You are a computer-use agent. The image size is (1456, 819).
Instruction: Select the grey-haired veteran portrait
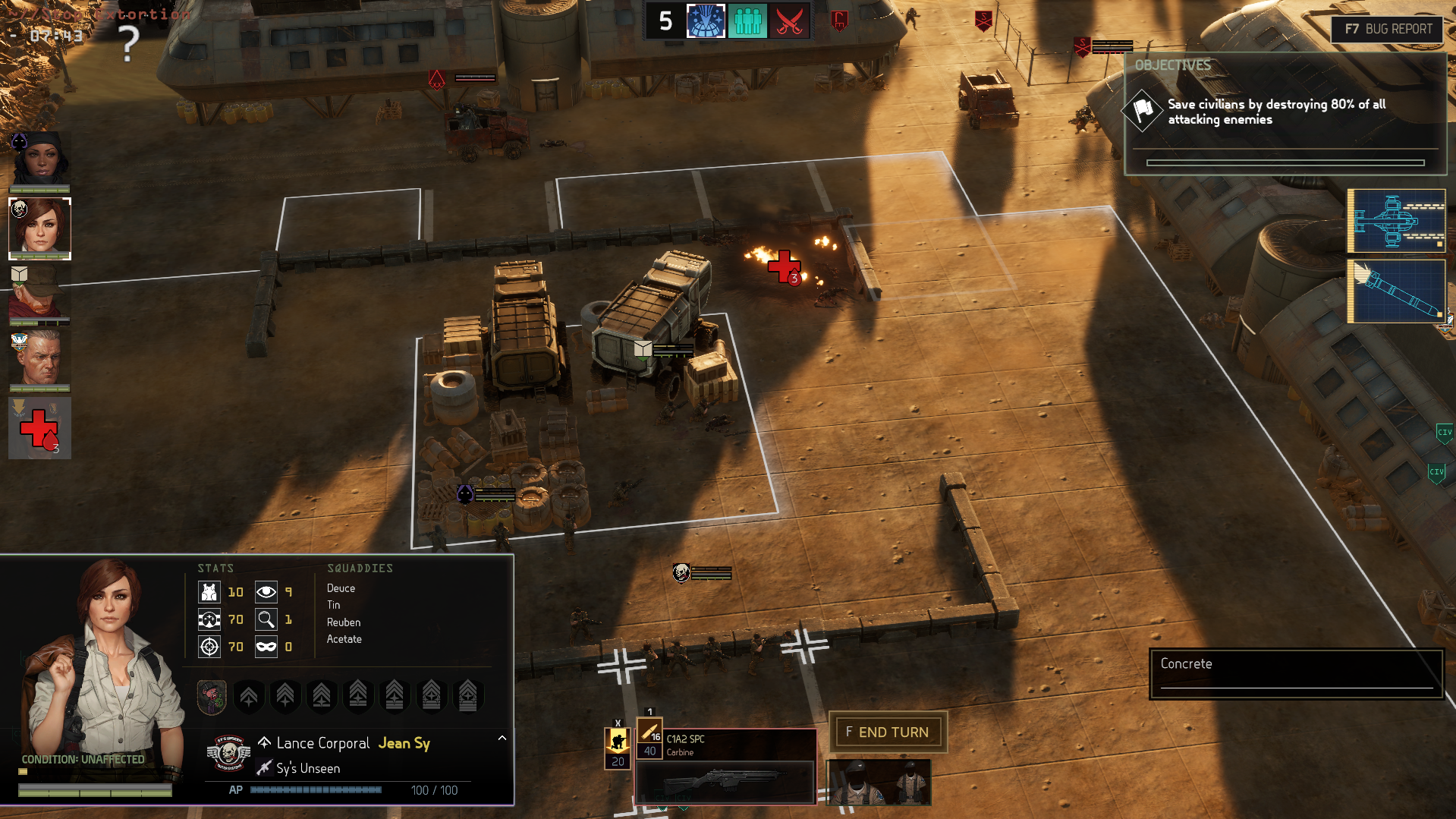point(39,360)
